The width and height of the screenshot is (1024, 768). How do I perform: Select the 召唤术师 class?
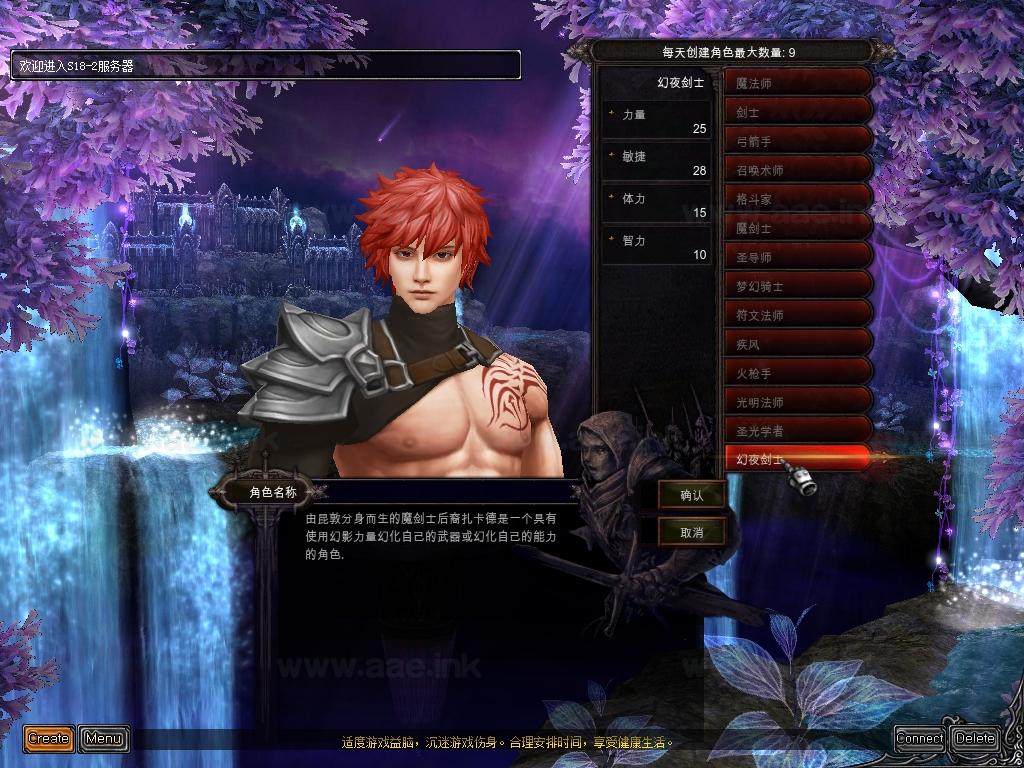tap(798, 170)
